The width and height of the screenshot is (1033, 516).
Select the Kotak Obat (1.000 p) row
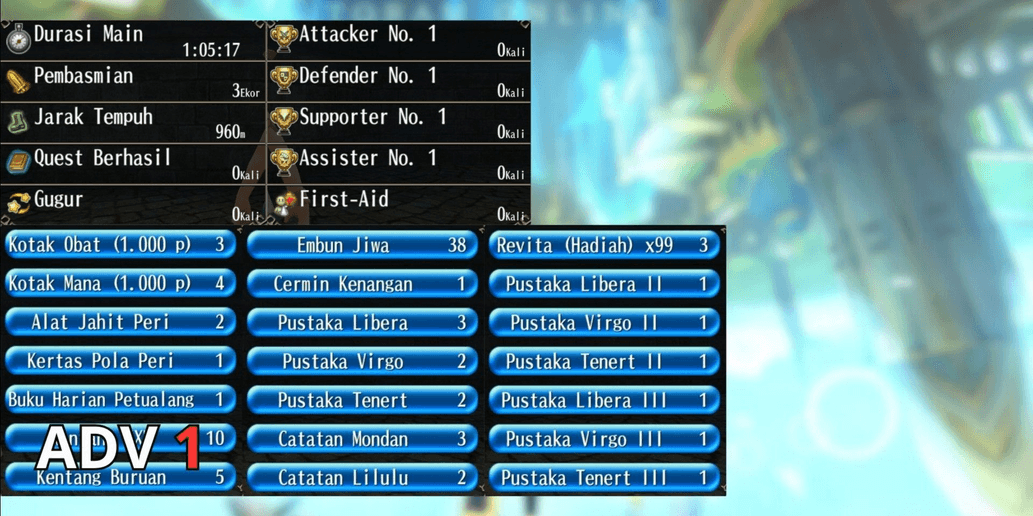[120, 245]
